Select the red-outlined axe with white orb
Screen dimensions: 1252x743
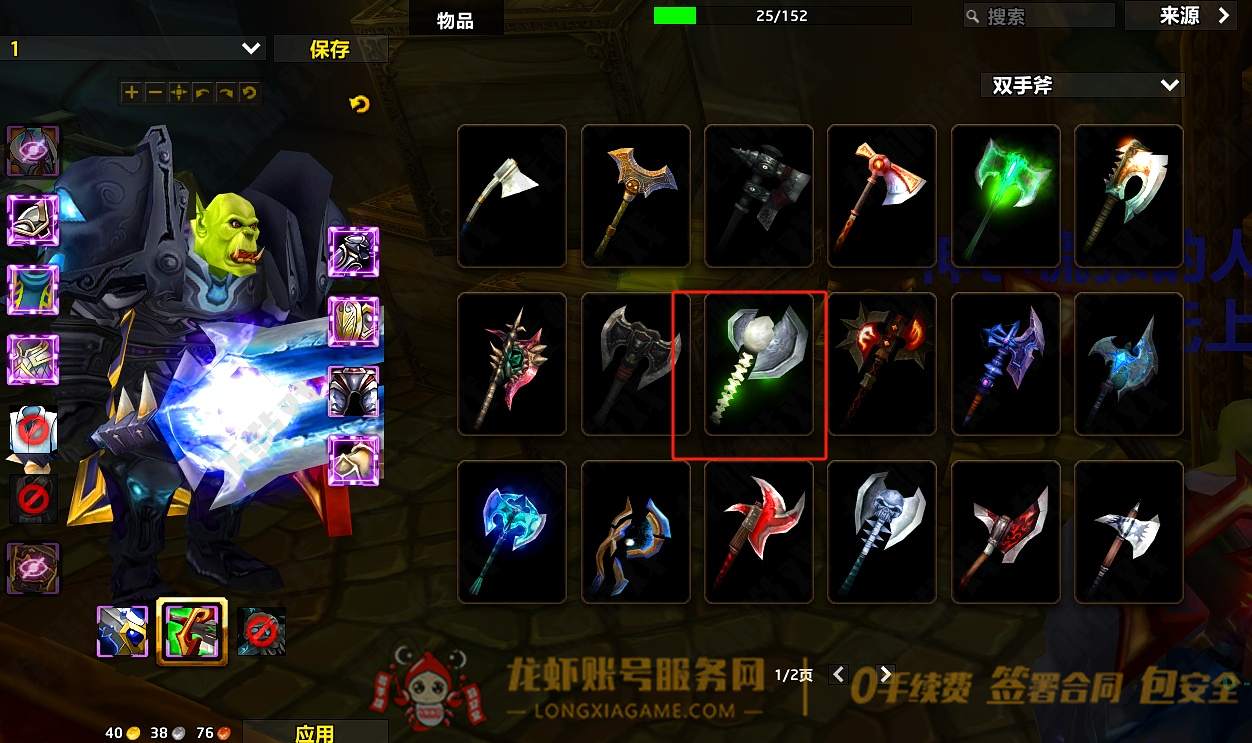759,364
